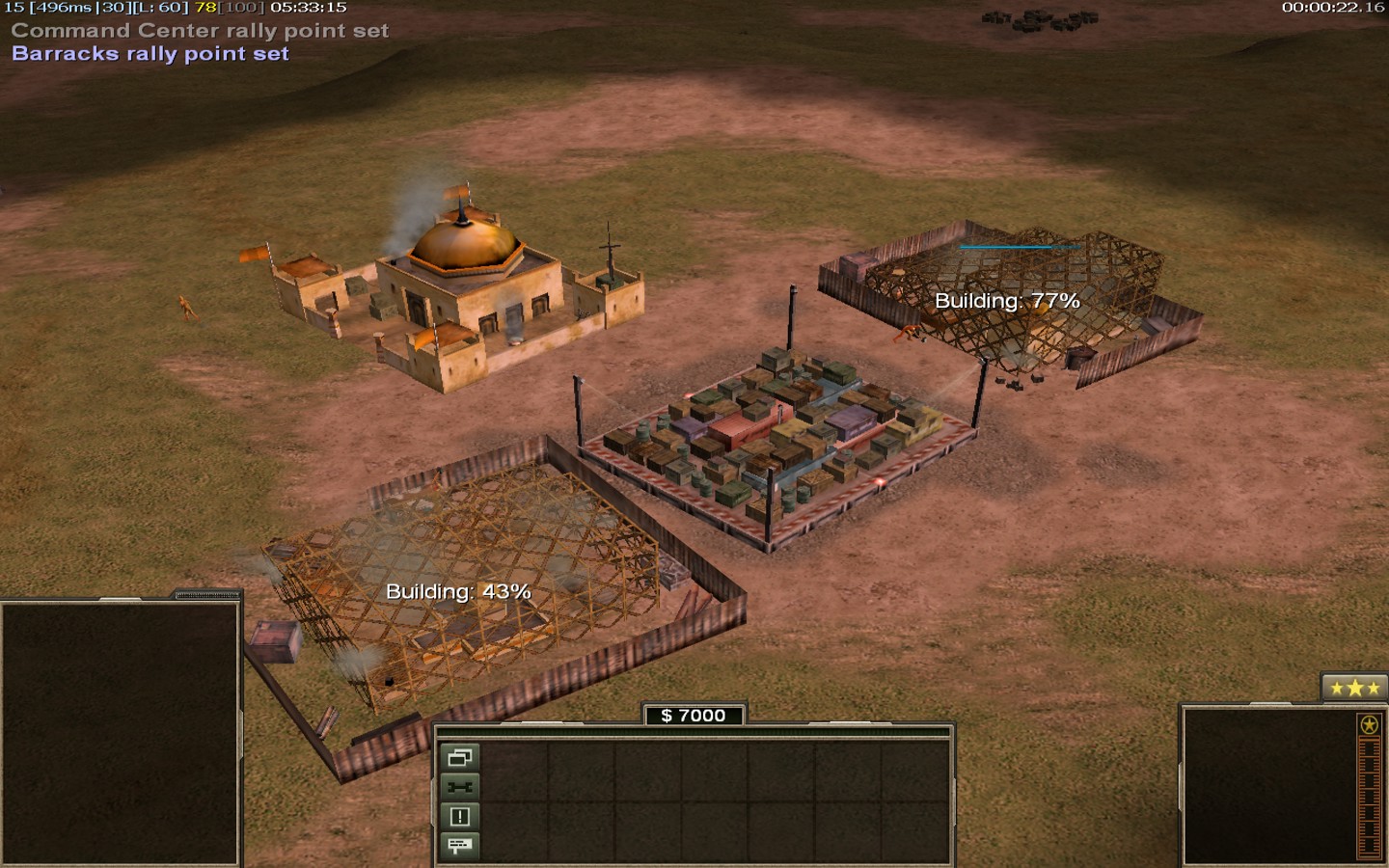Image resolution: width=1389 pixels, height=868 pixels.
Task: Activate the exclamation mark button
Action: click(460, 817)
